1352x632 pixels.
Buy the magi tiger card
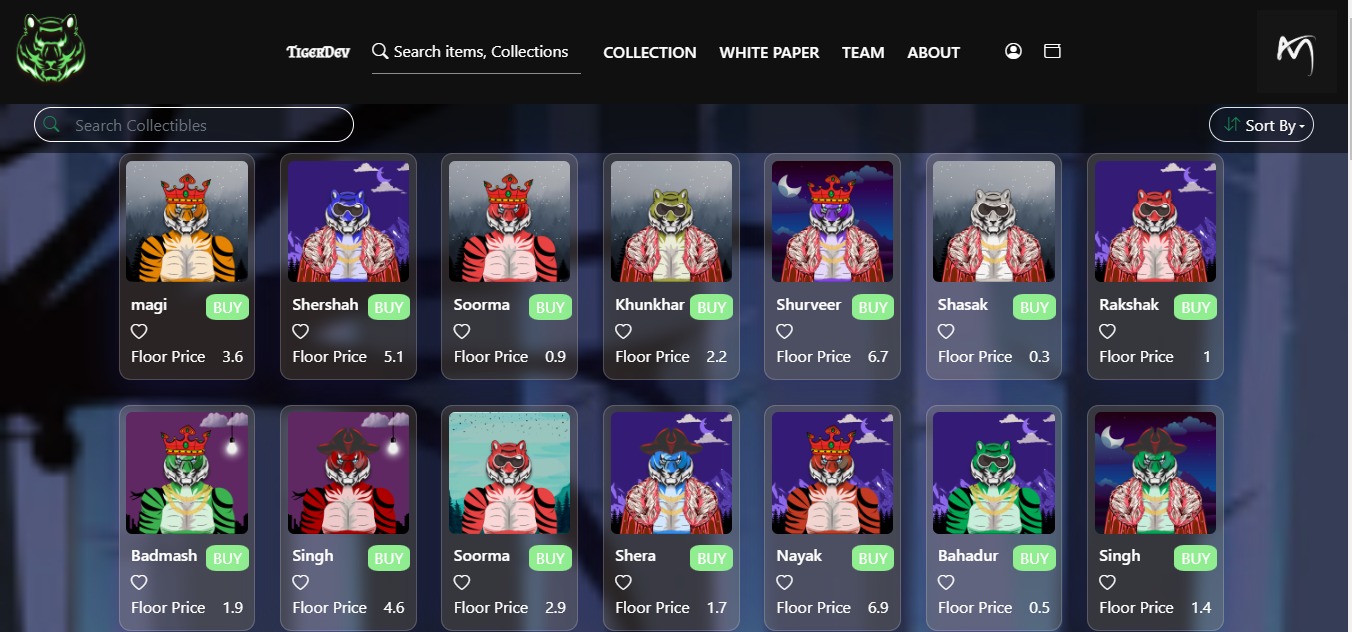[x=227, y=307]
